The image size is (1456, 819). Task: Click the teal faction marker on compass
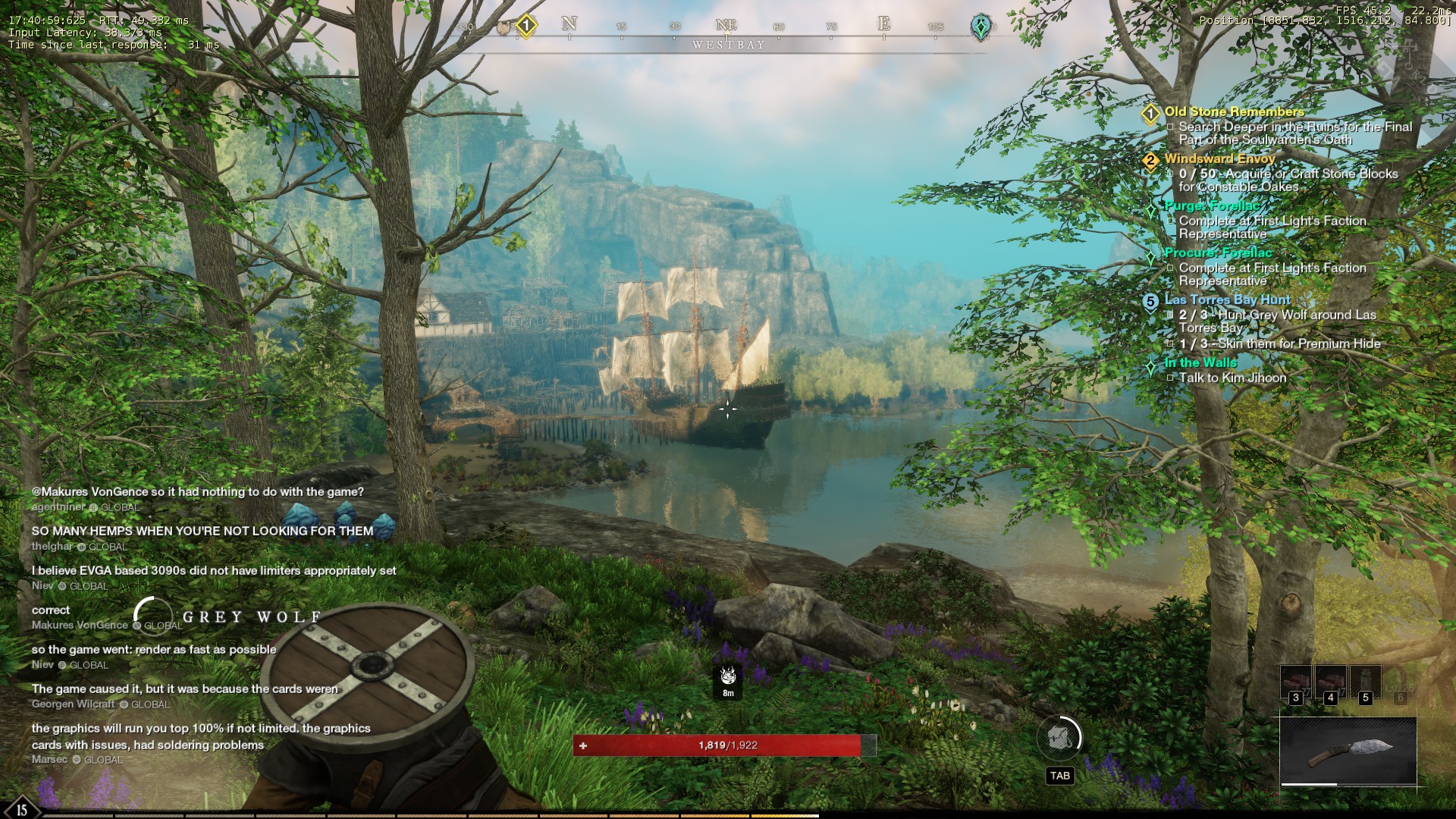981,27
